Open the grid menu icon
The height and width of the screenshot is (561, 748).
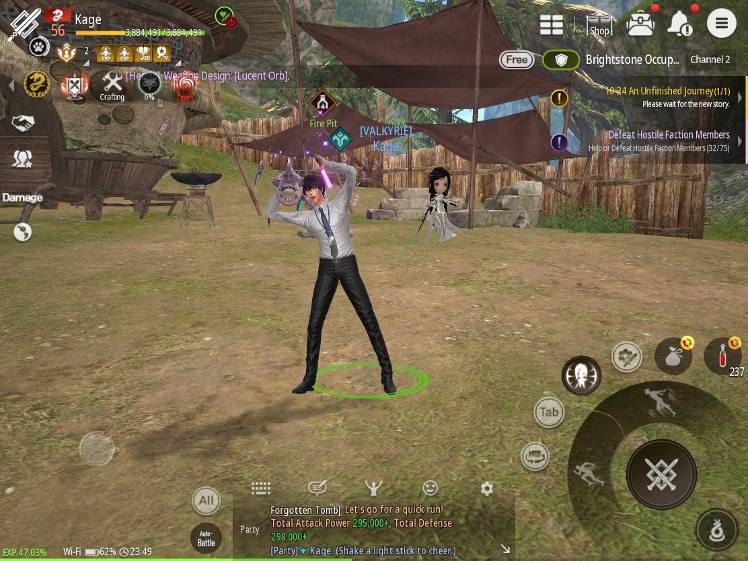coord(551,25)
